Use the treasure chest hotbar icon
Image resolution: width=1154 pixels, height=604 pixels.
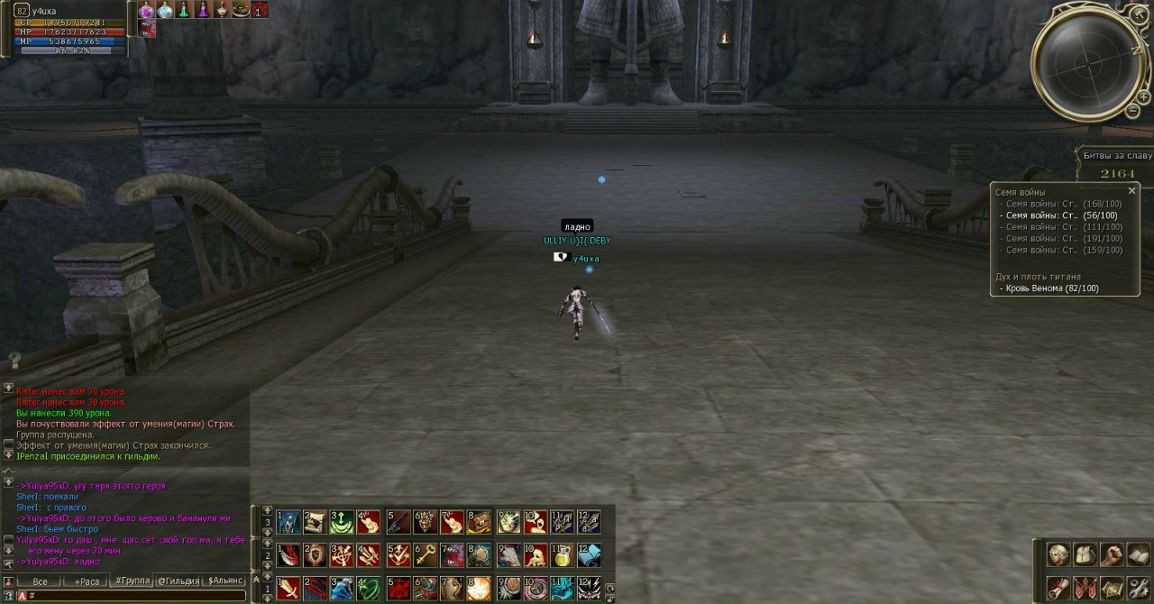coord(480,522)
